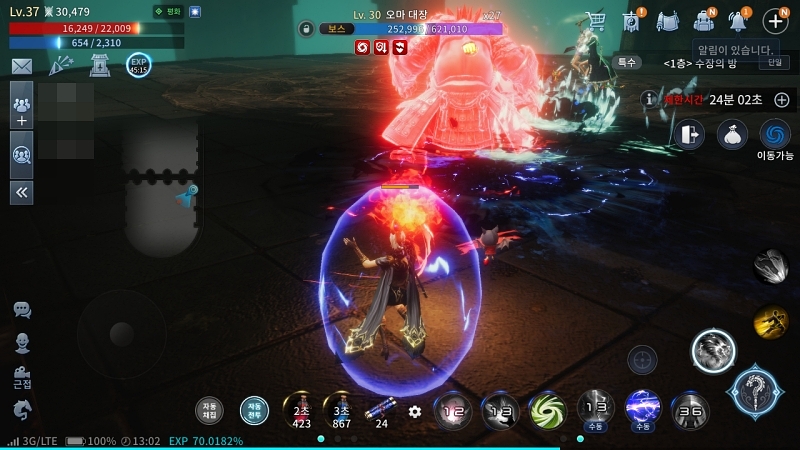Screen dimensions: 800x450
Task: Extend the time limit with the plus button
Action: pyautogui.click(x=782, y=100)
